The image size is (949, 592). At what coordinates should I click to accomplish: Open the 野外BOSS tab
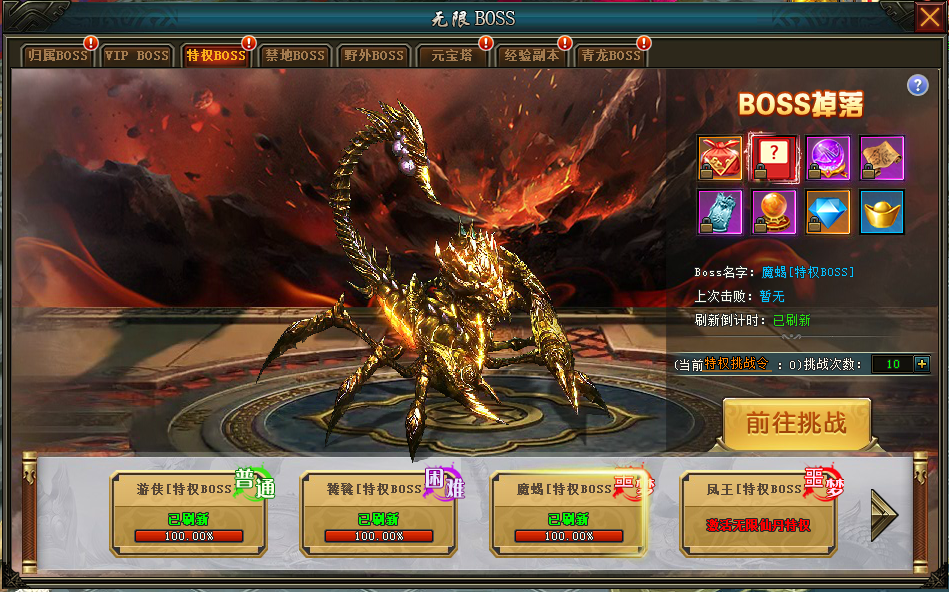[x=373, y=56]
